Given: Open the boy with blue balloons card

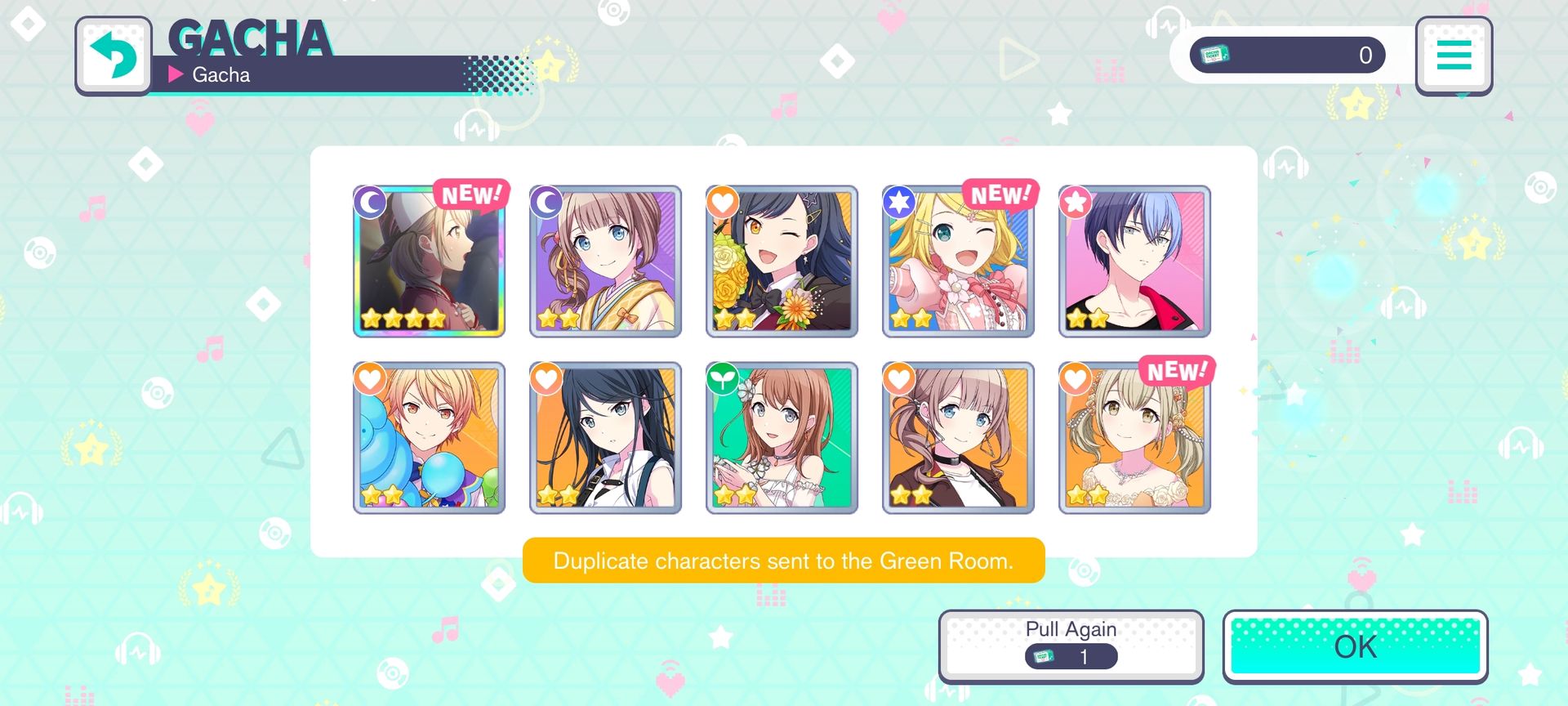Looking at the screenshot, I should (x=429, y=438).
